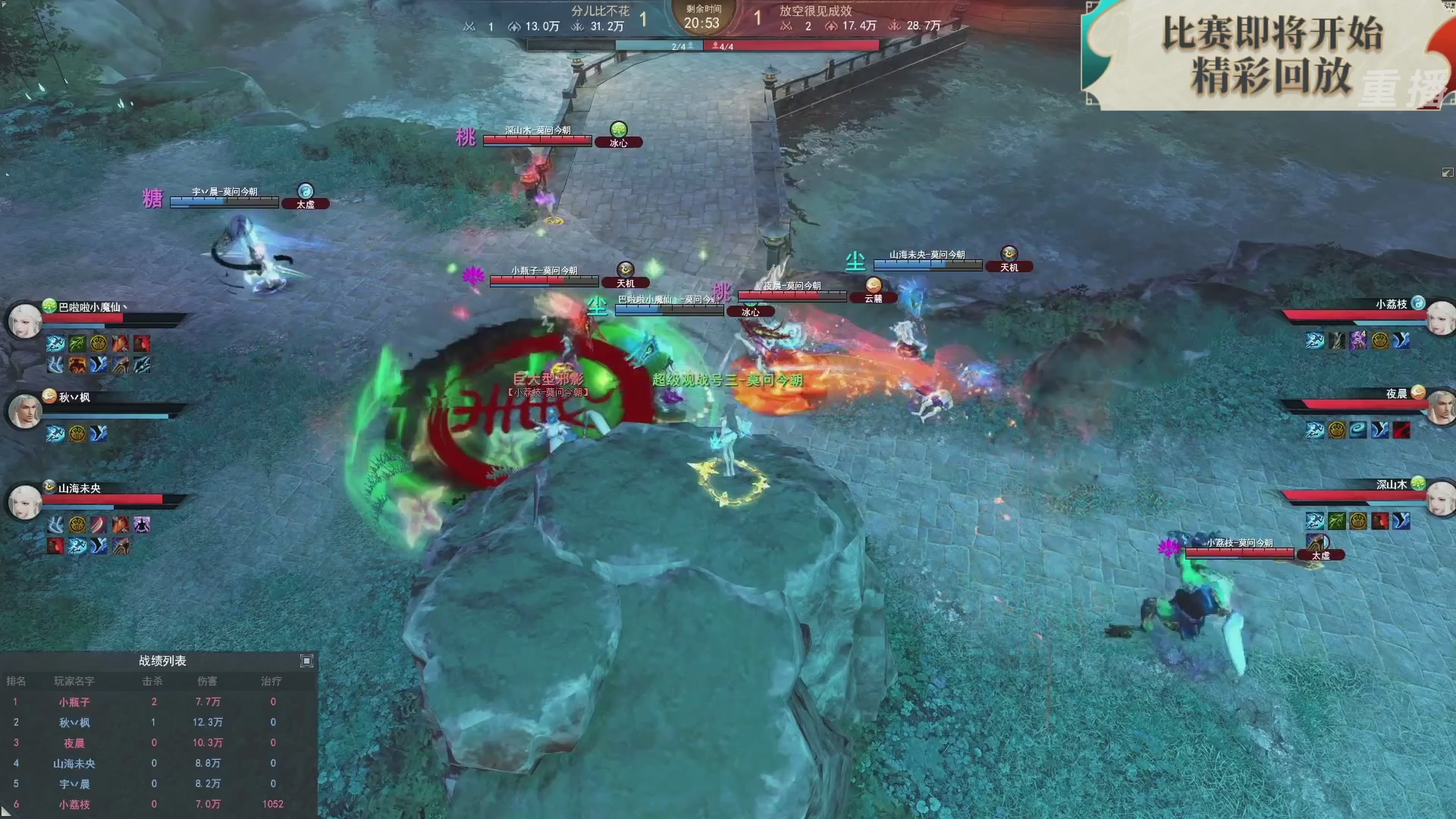
Task: Toggle the maximize icon on the 战绩列表 panel
Action: [306, 661]
